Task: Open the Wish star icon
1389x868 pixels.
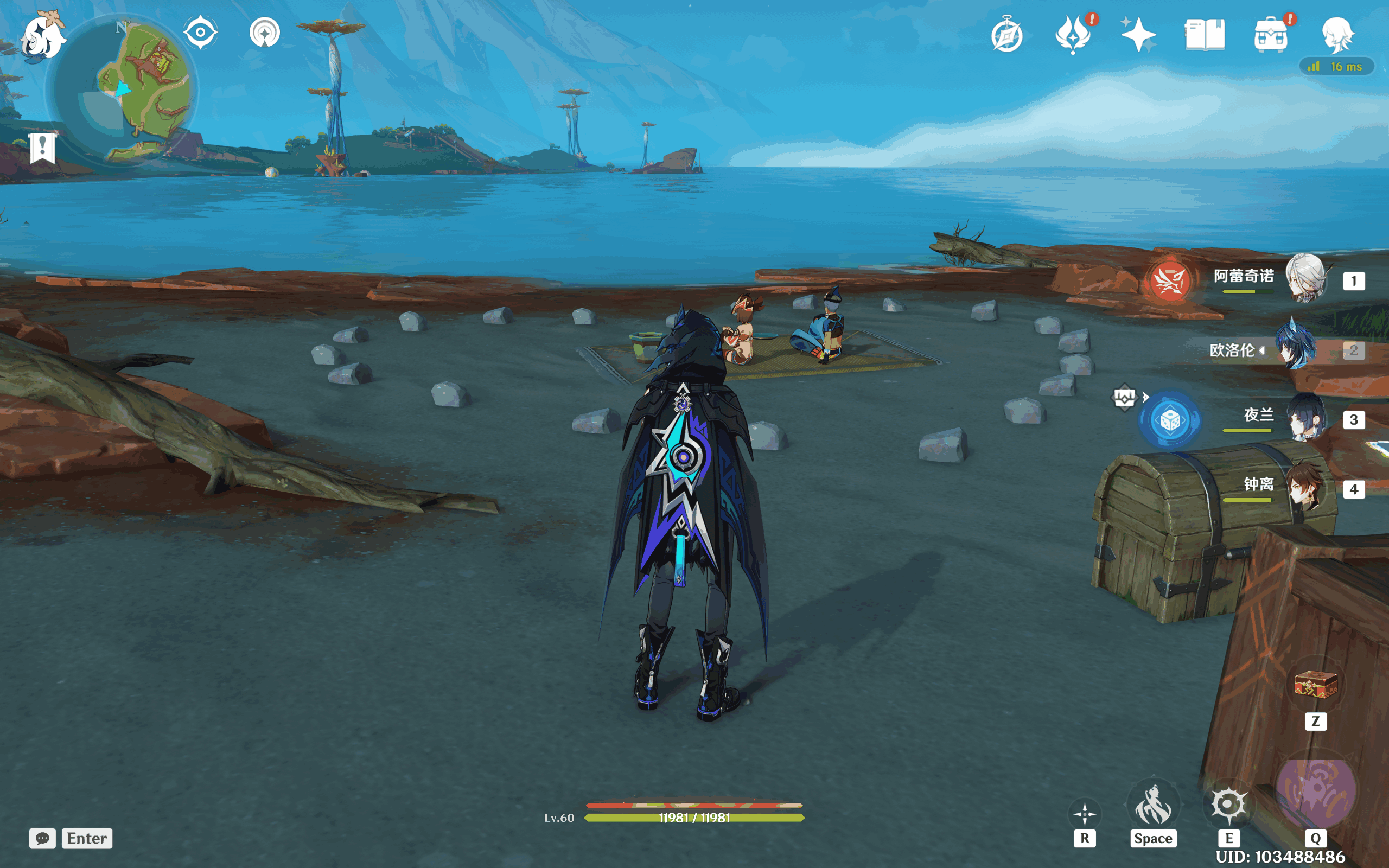Action: coord(1138,34)
